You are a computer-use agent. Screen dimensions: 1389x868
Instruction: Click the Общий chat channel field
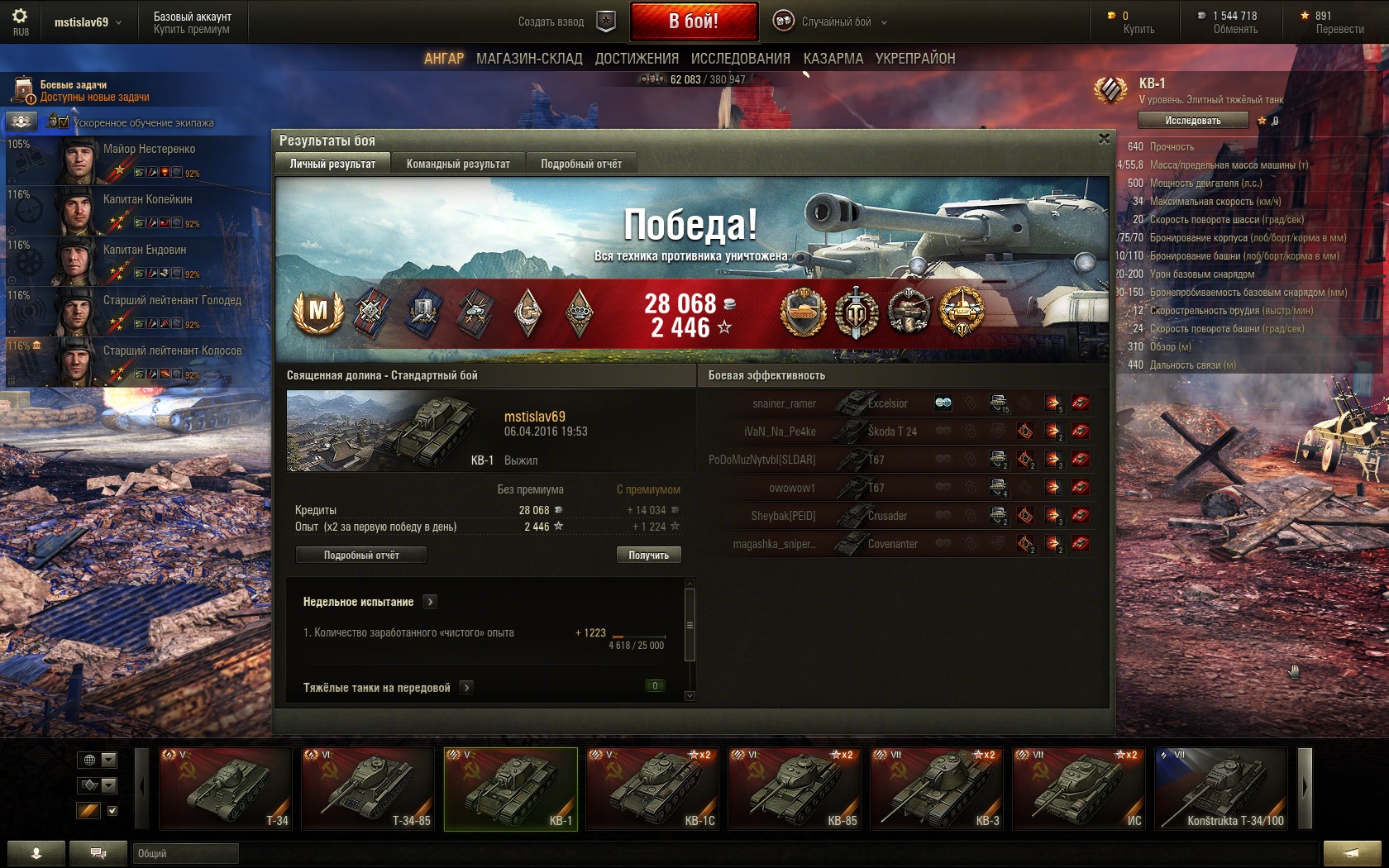(x=185, y=853)
